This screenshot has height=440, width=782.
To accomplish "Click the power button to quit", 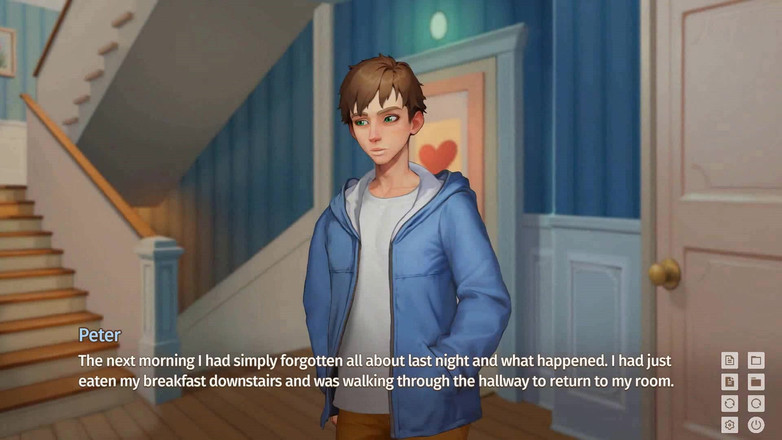I will click(756, 425).
